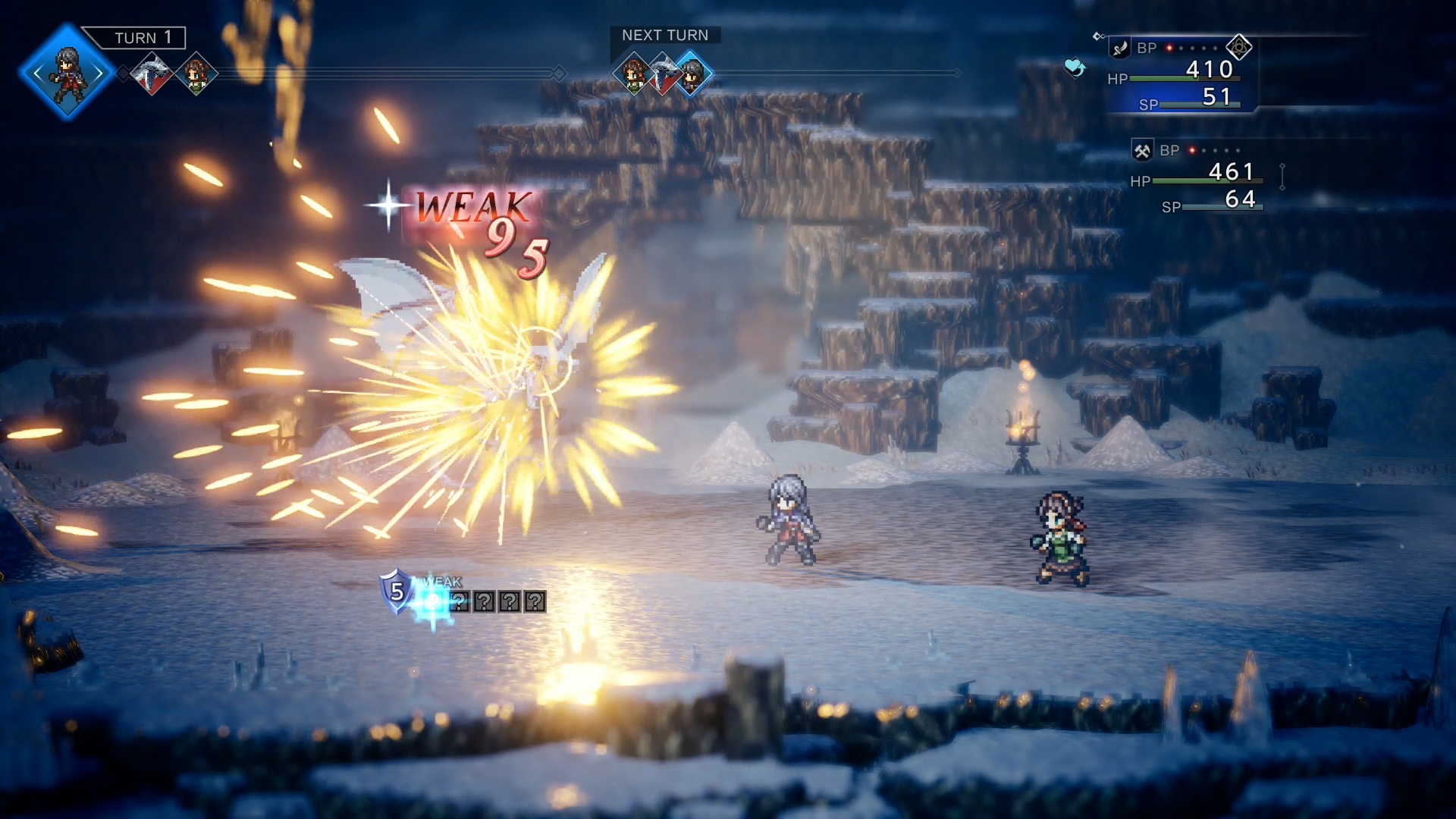The width and height of the screenshot is (1456, 819).
Task: Select the active character's large turn portrait
Action: click(67, 73)
